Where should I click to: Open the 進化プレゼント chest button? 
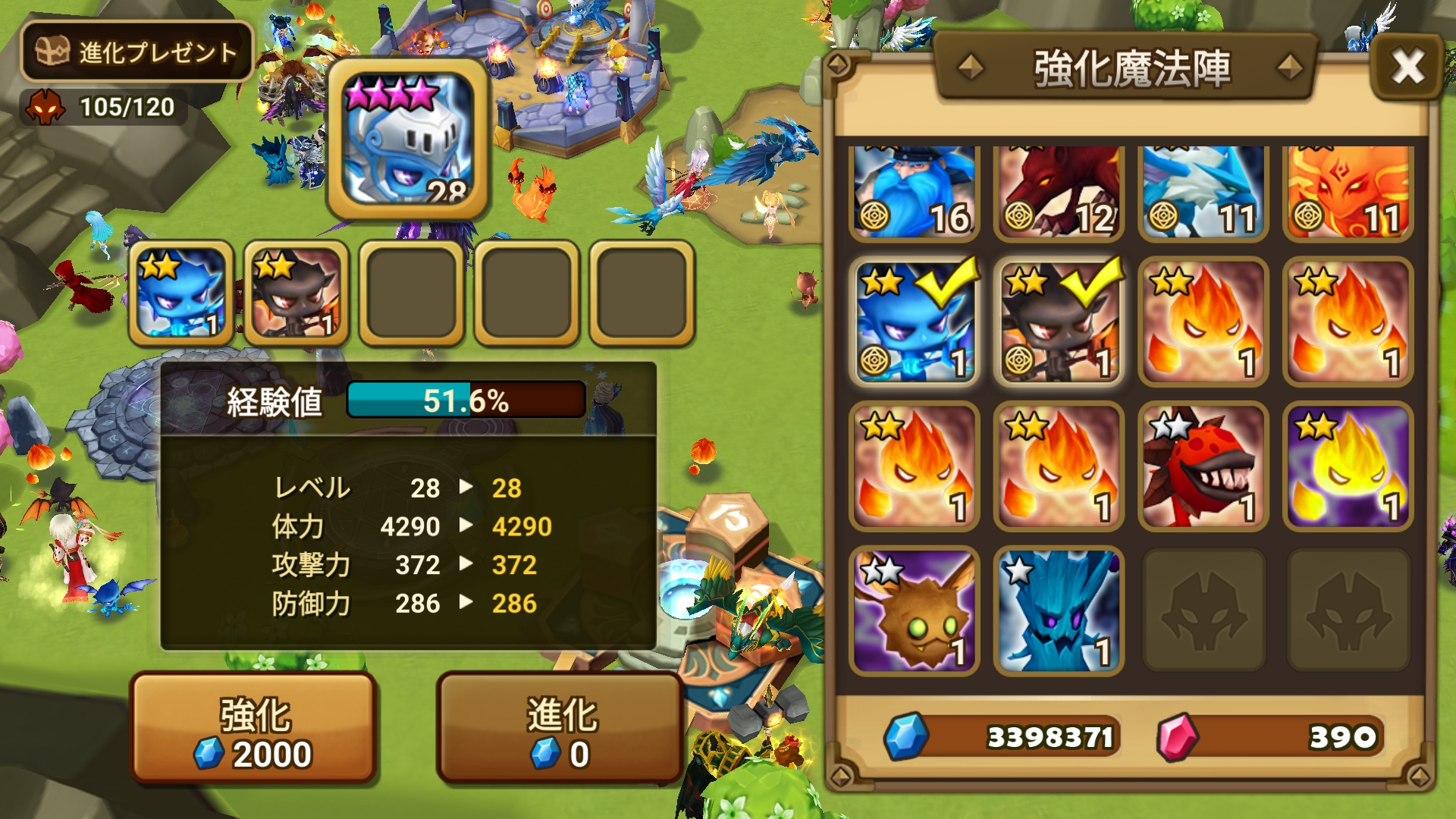(136, 52)
